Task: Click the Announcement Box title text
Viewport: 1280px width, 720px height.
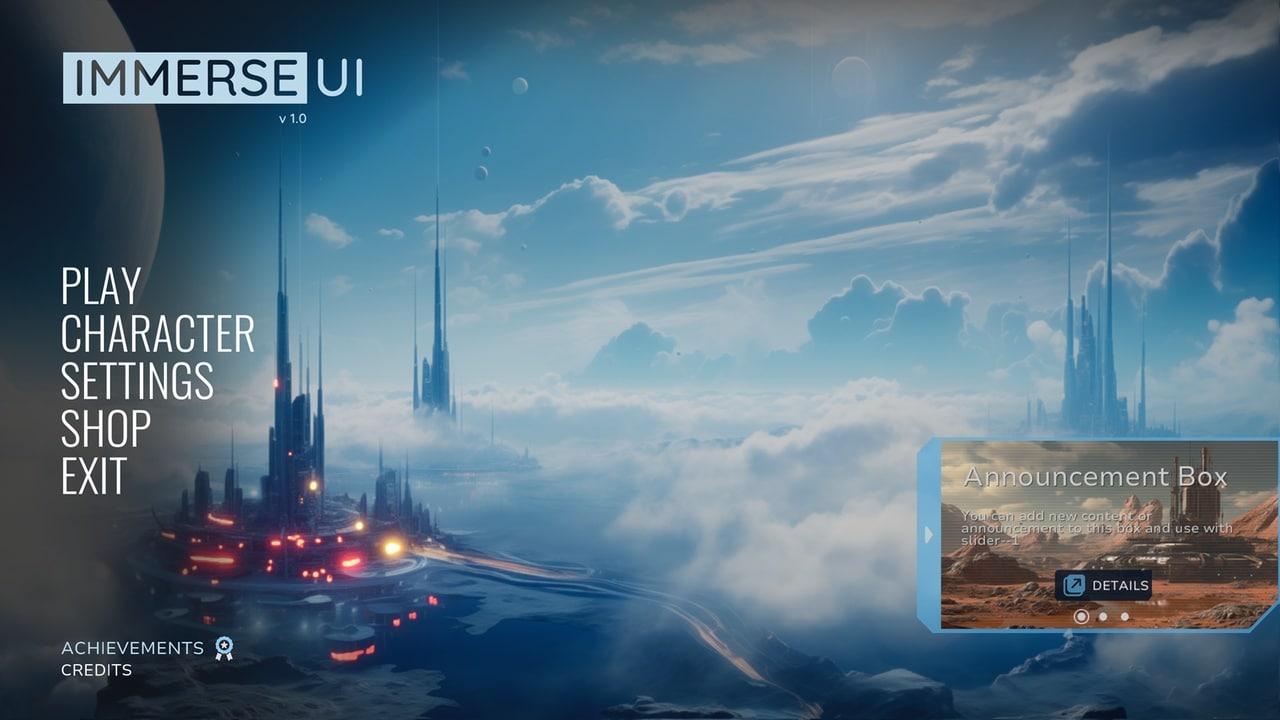Action: pyautogui.click(x=1094, y=477)
